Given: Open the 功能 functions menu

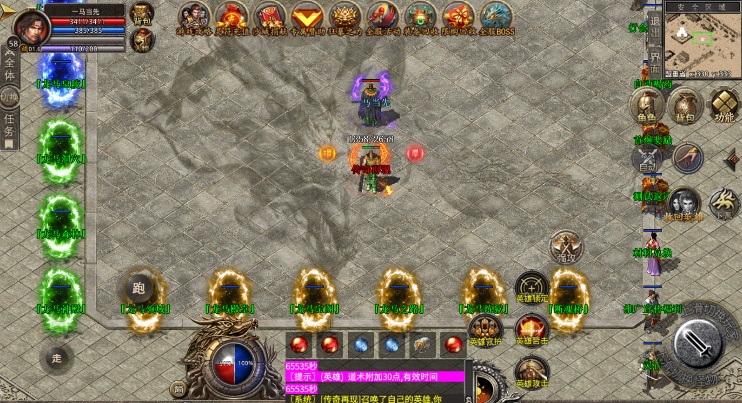Looking at the screenshot, I should point(720,104).
